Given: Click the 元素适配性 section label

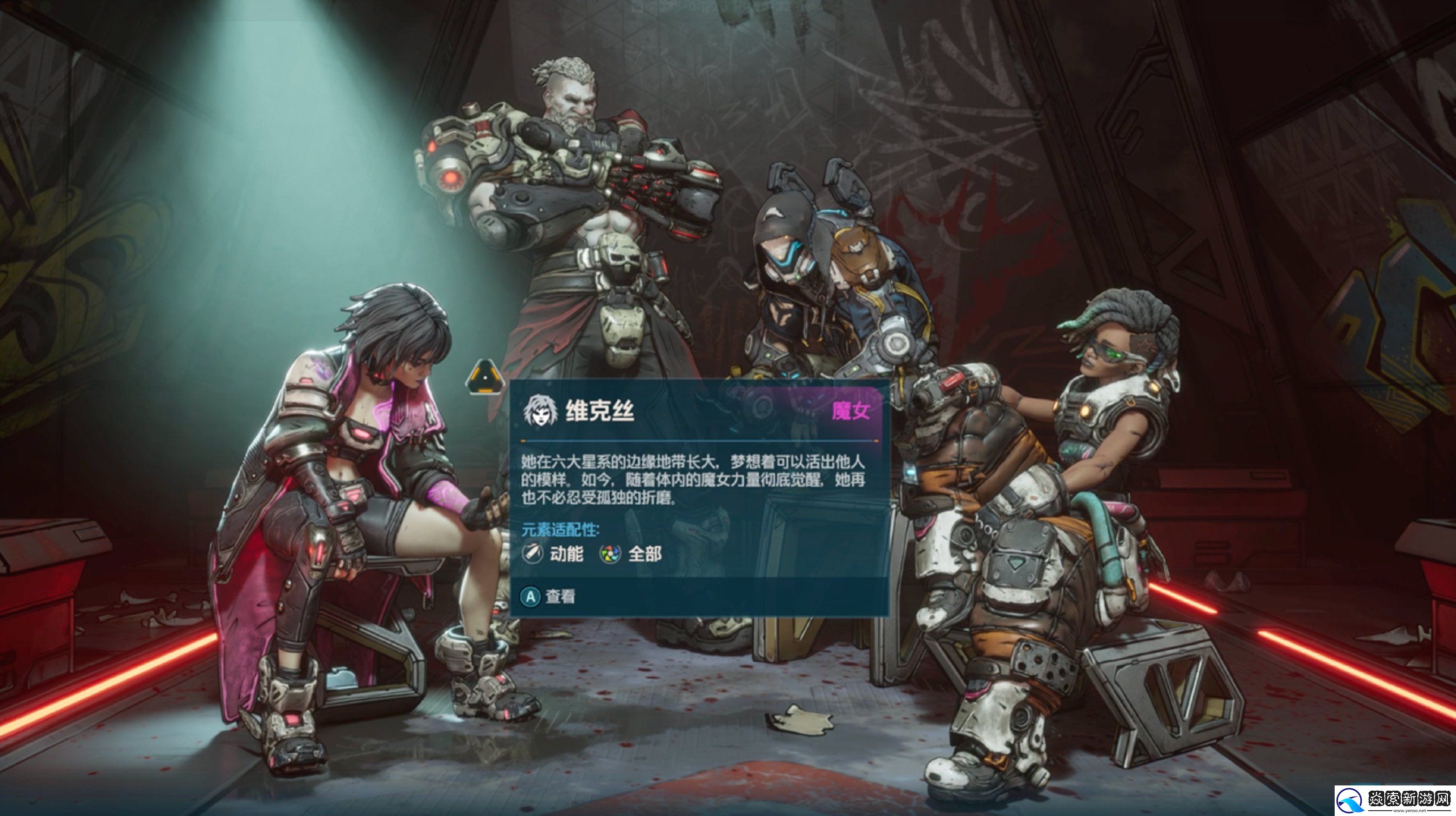Looking at the screenshot, I should 560,531.
